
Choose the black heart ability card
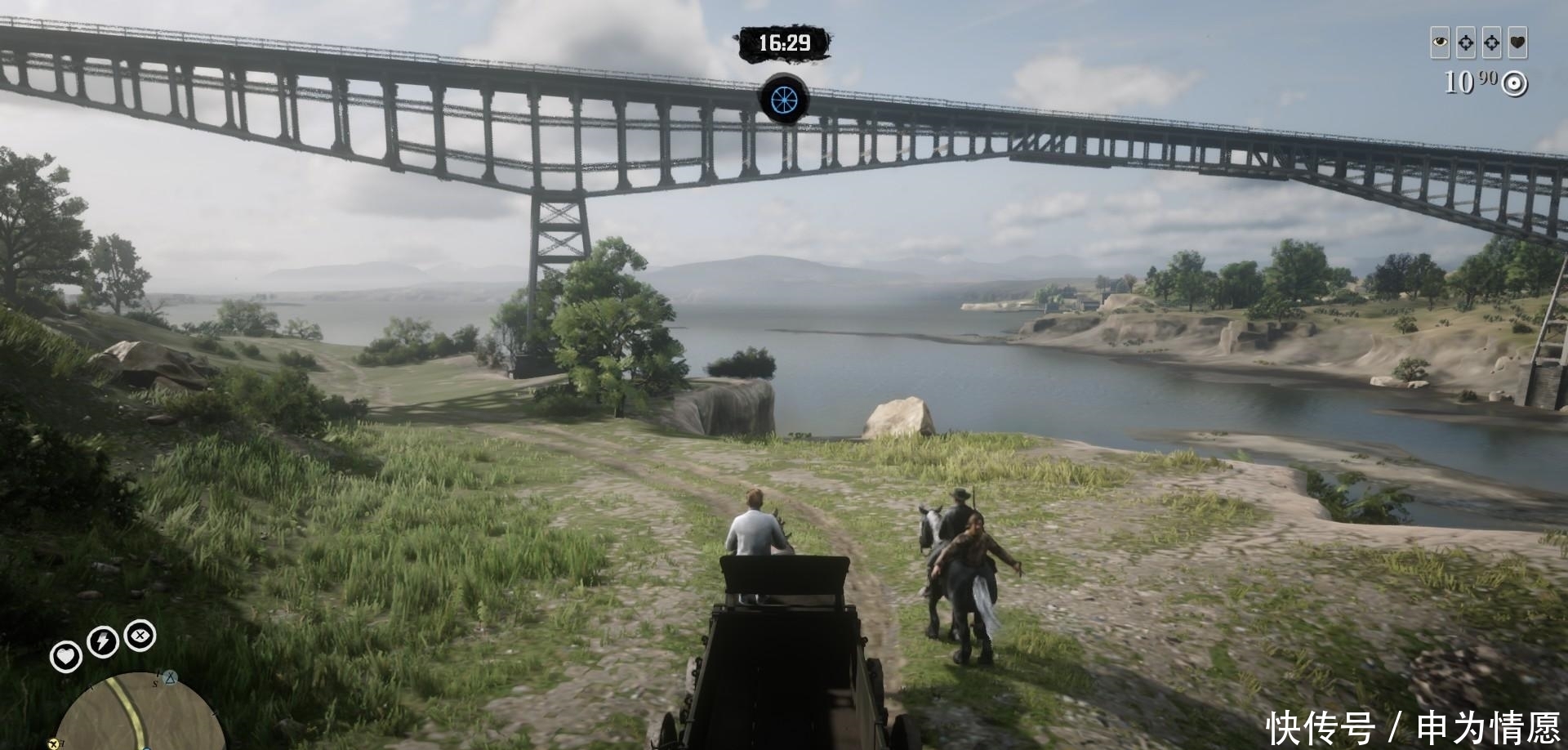1517,42
